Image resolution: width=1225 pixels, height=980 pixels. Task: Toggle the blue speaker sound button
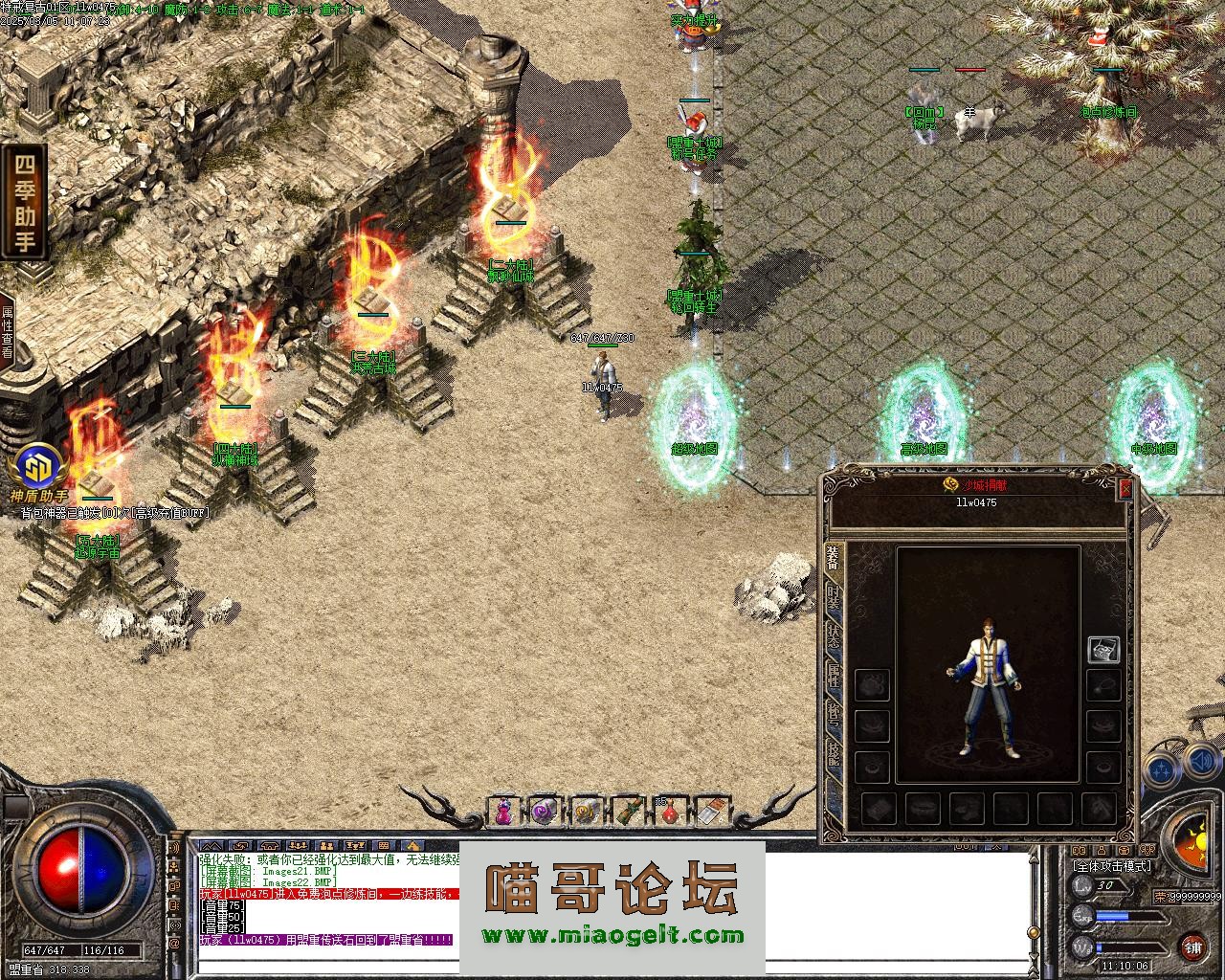(x=1202, y=764)
